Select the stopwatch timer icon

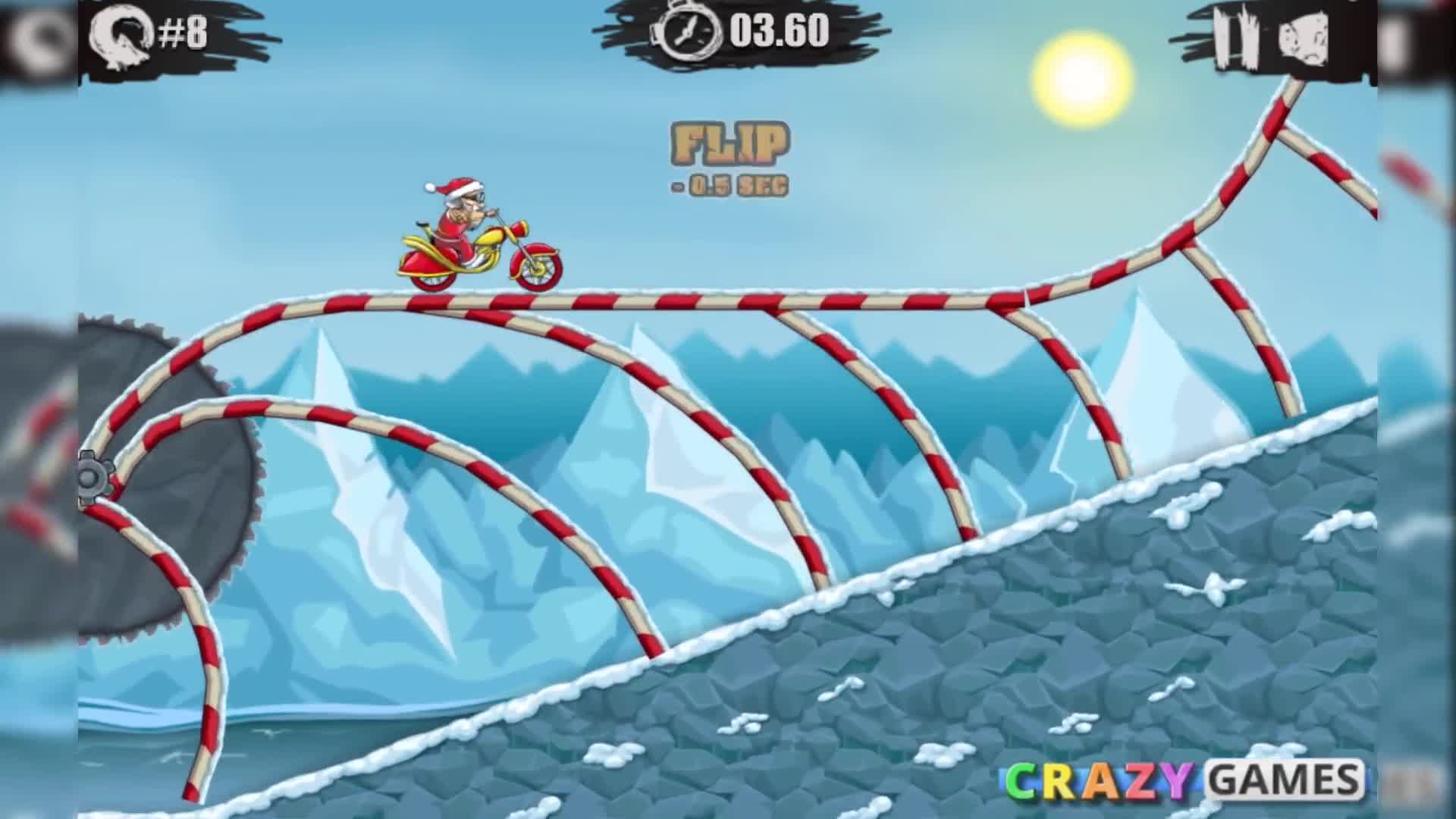click(x=686, y=33)
